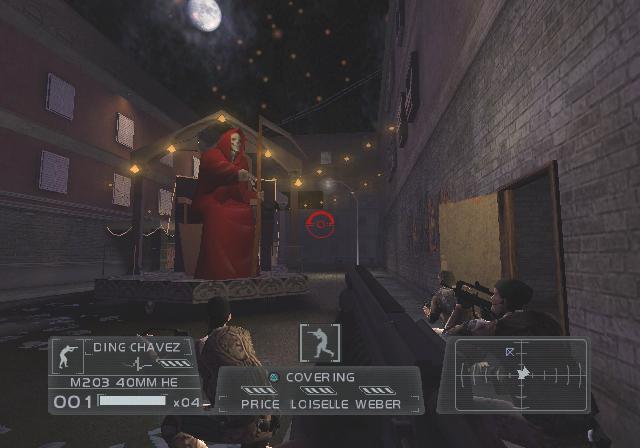Click the bracketed team order icon
This screenshot has width=640, height=448.
[x=319, y=343]
